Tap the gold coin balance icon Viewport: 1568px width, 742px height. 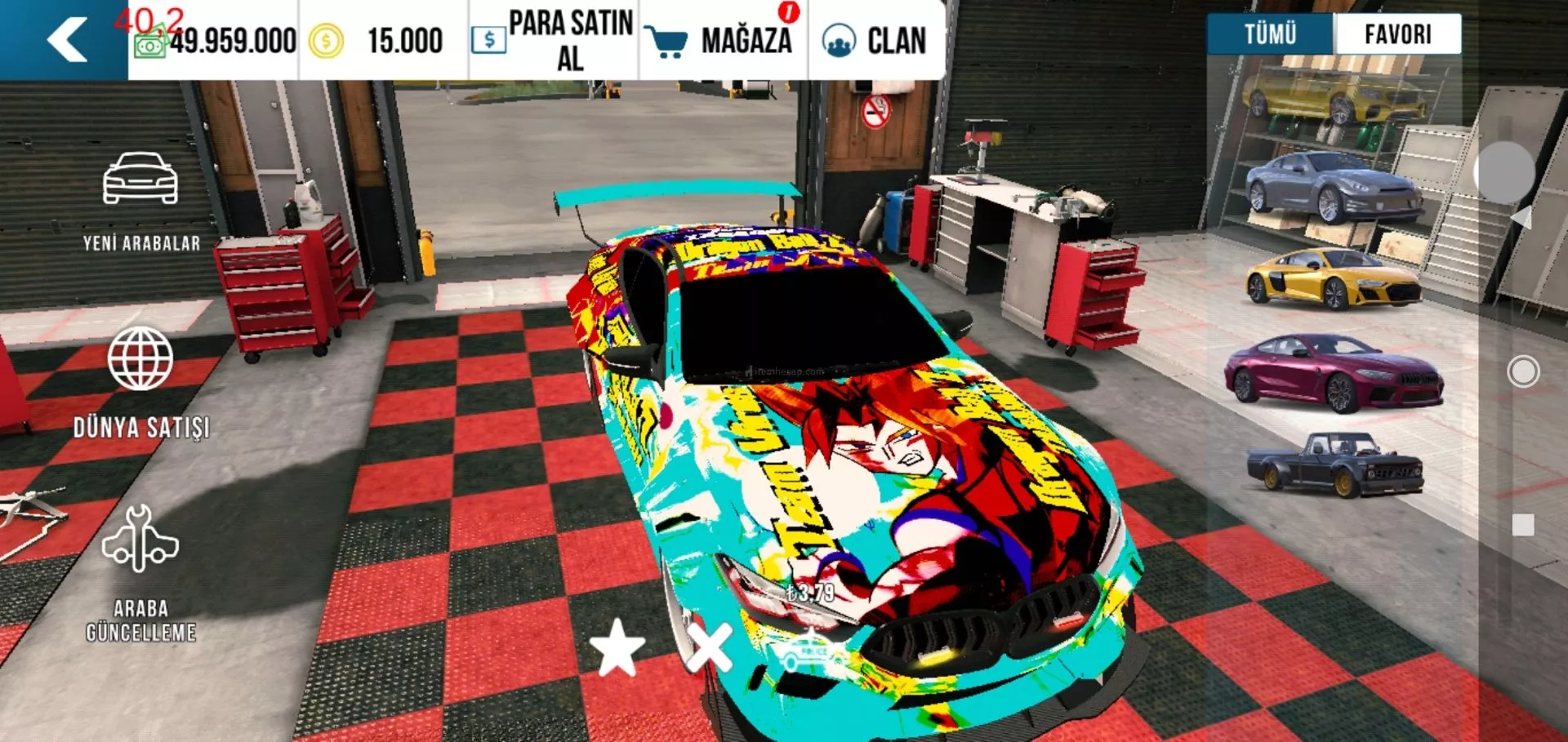(326, 41)
